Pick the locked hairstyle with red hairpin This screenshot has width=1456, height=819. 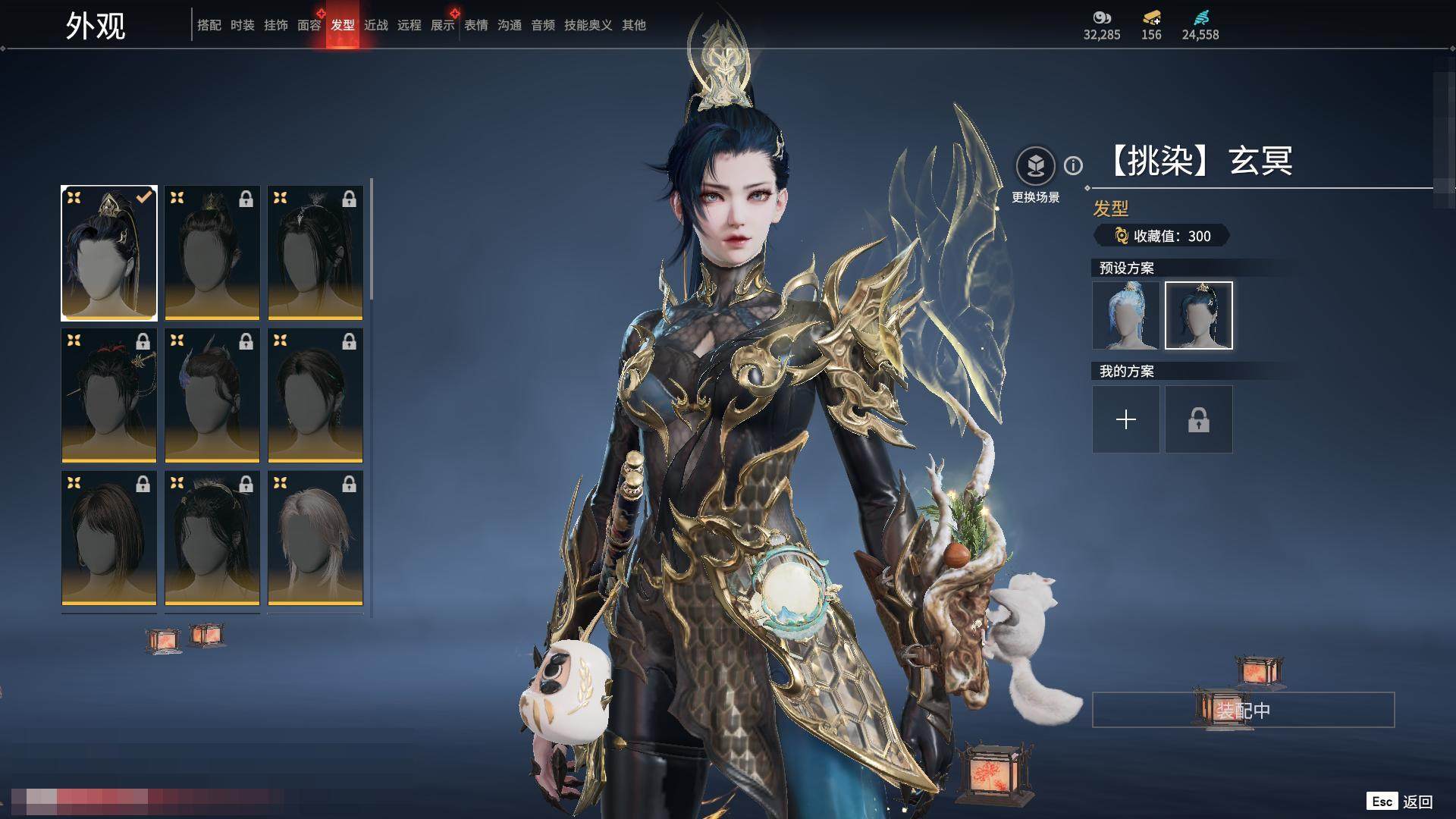(x=109, y=395)
